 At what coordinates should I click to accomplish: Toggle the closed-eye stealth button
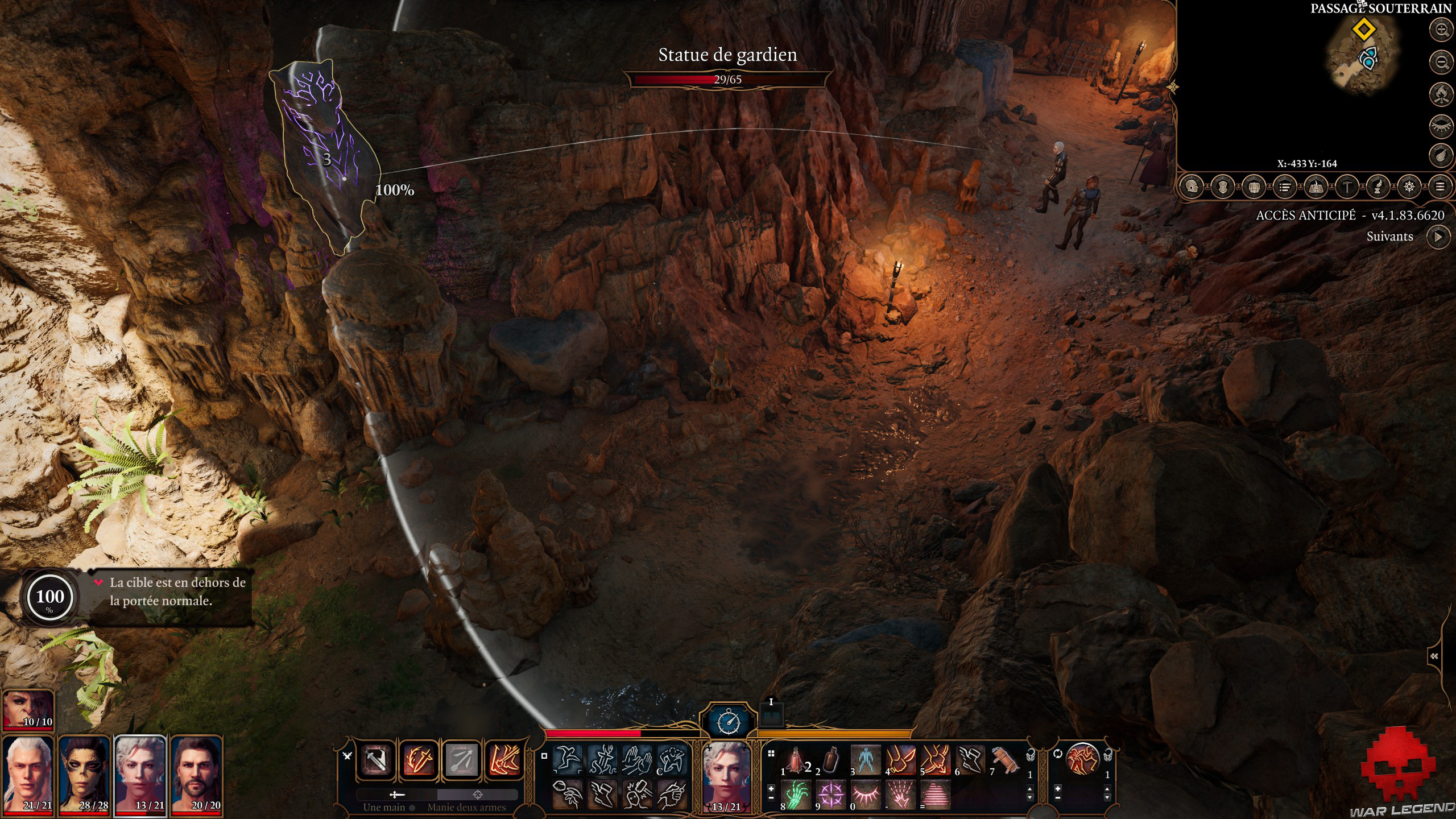(x=1442, y=125)
